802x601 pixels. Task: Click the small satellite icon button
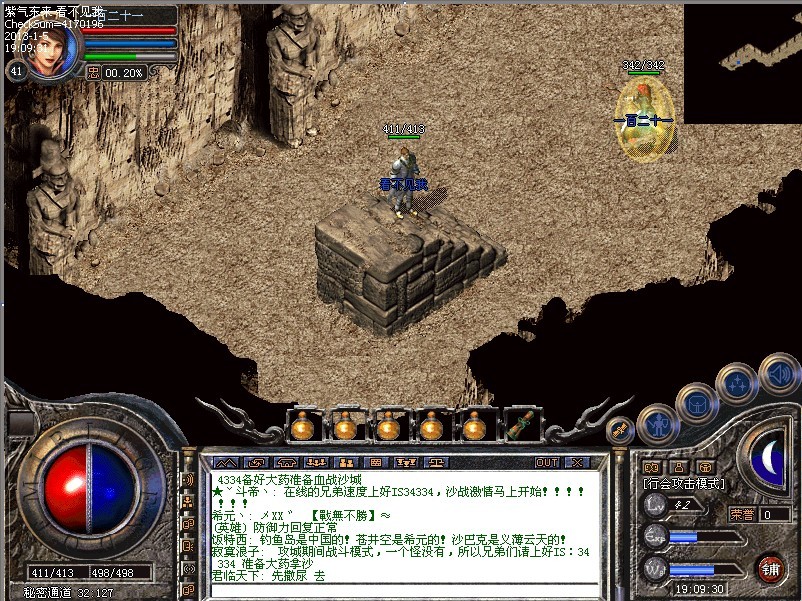620,430
